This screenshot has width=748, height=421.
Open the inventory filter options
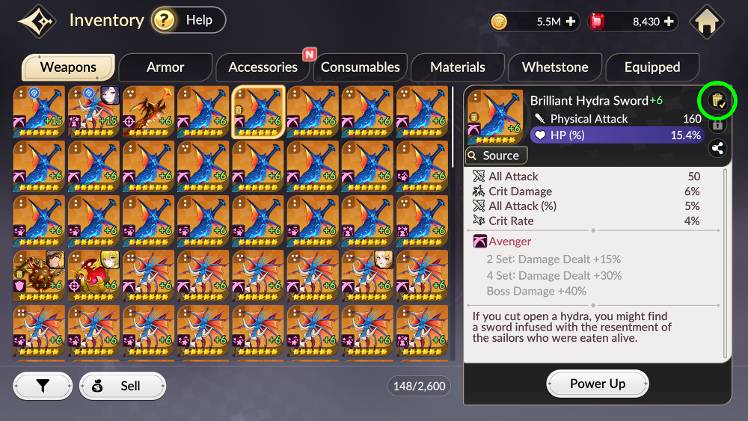coord(42,385)
